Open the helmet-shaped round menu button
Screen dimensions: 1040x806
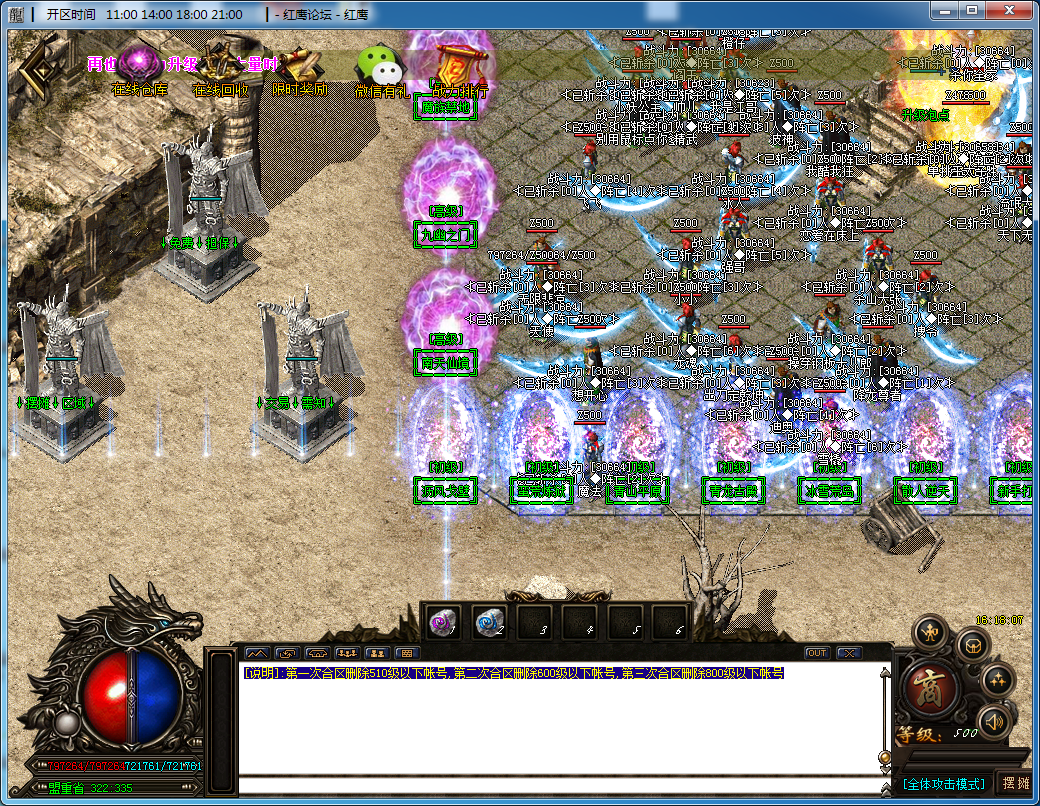coord(972,645)
